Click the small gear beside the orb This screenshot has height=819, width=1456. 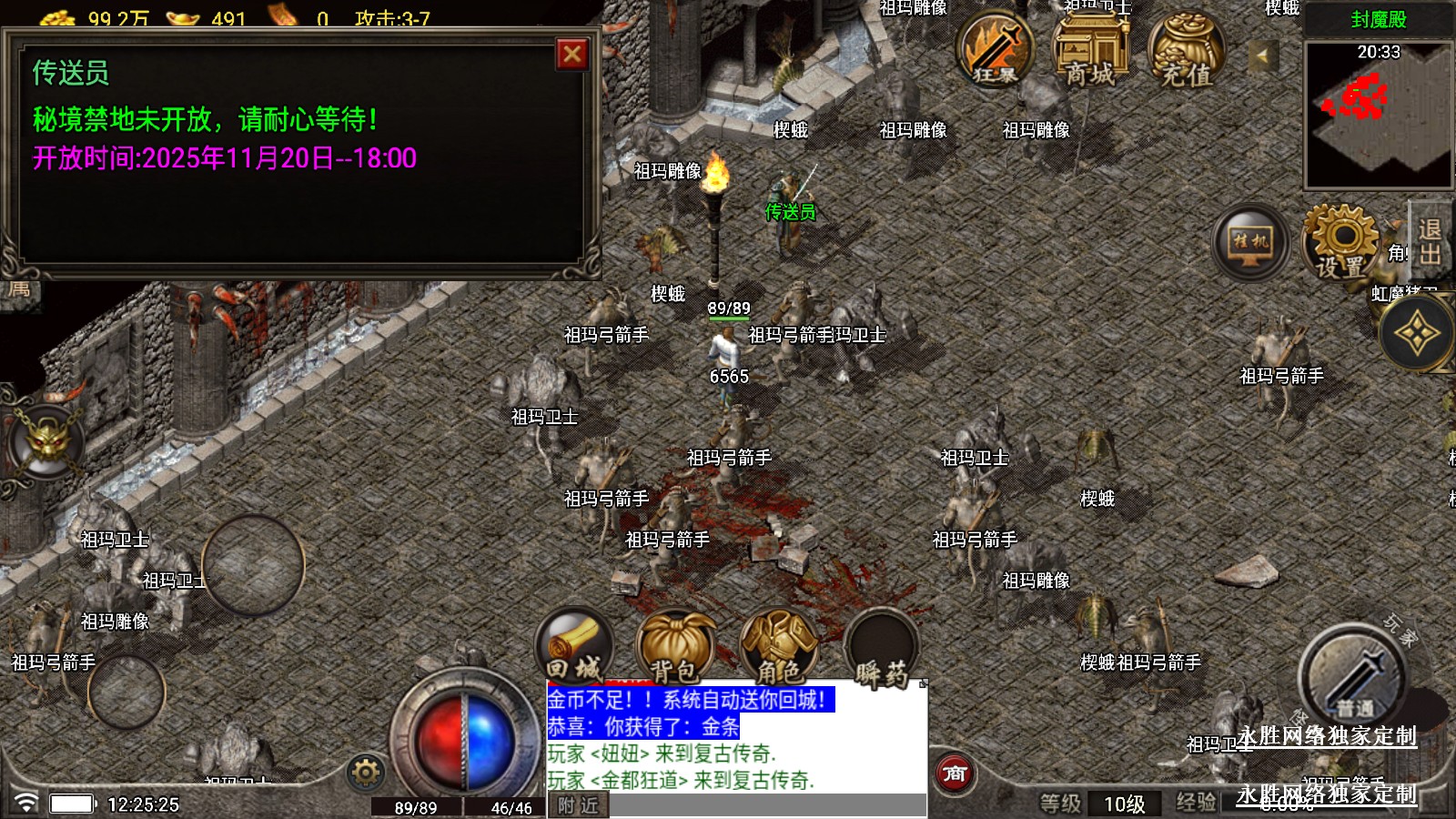pos(366,773)
